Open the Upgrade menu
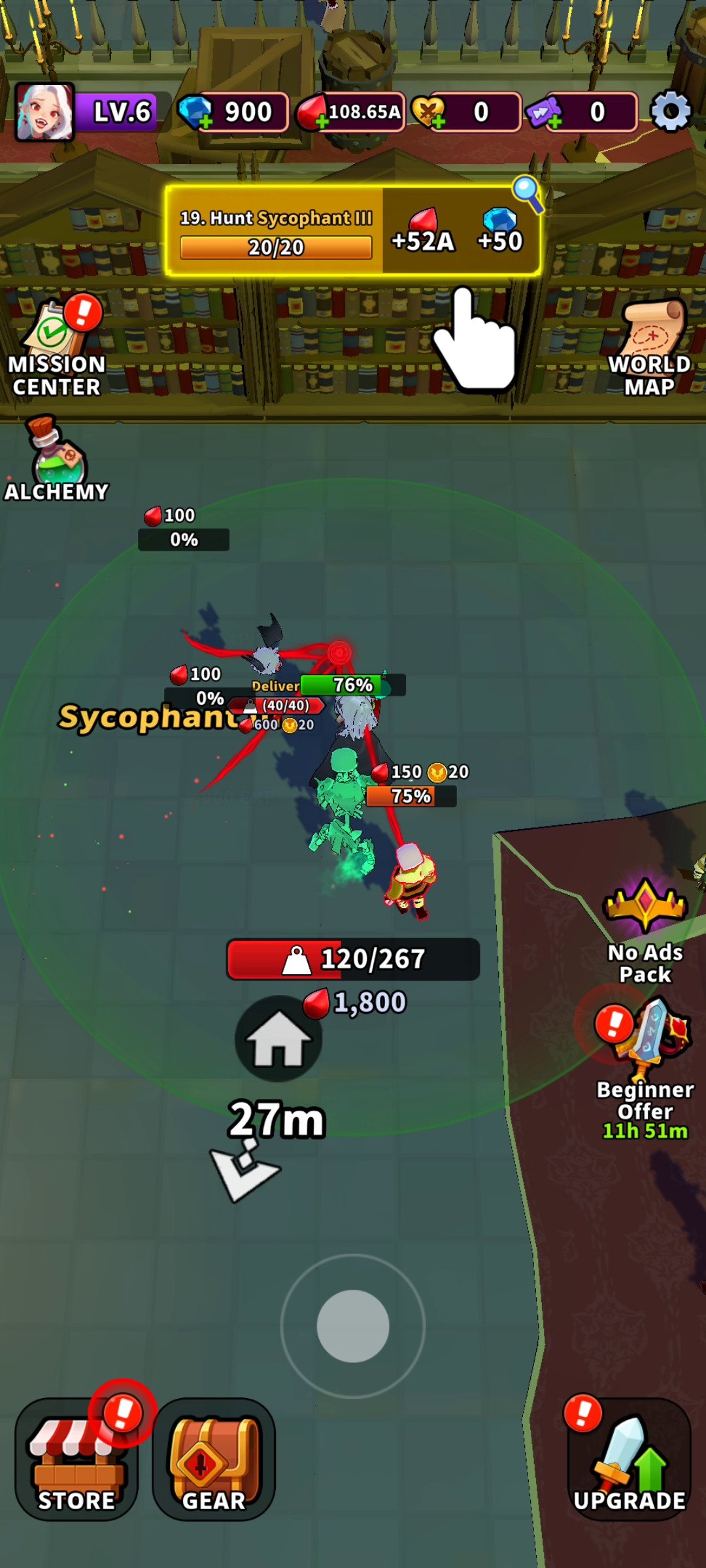 point(629,1459)
